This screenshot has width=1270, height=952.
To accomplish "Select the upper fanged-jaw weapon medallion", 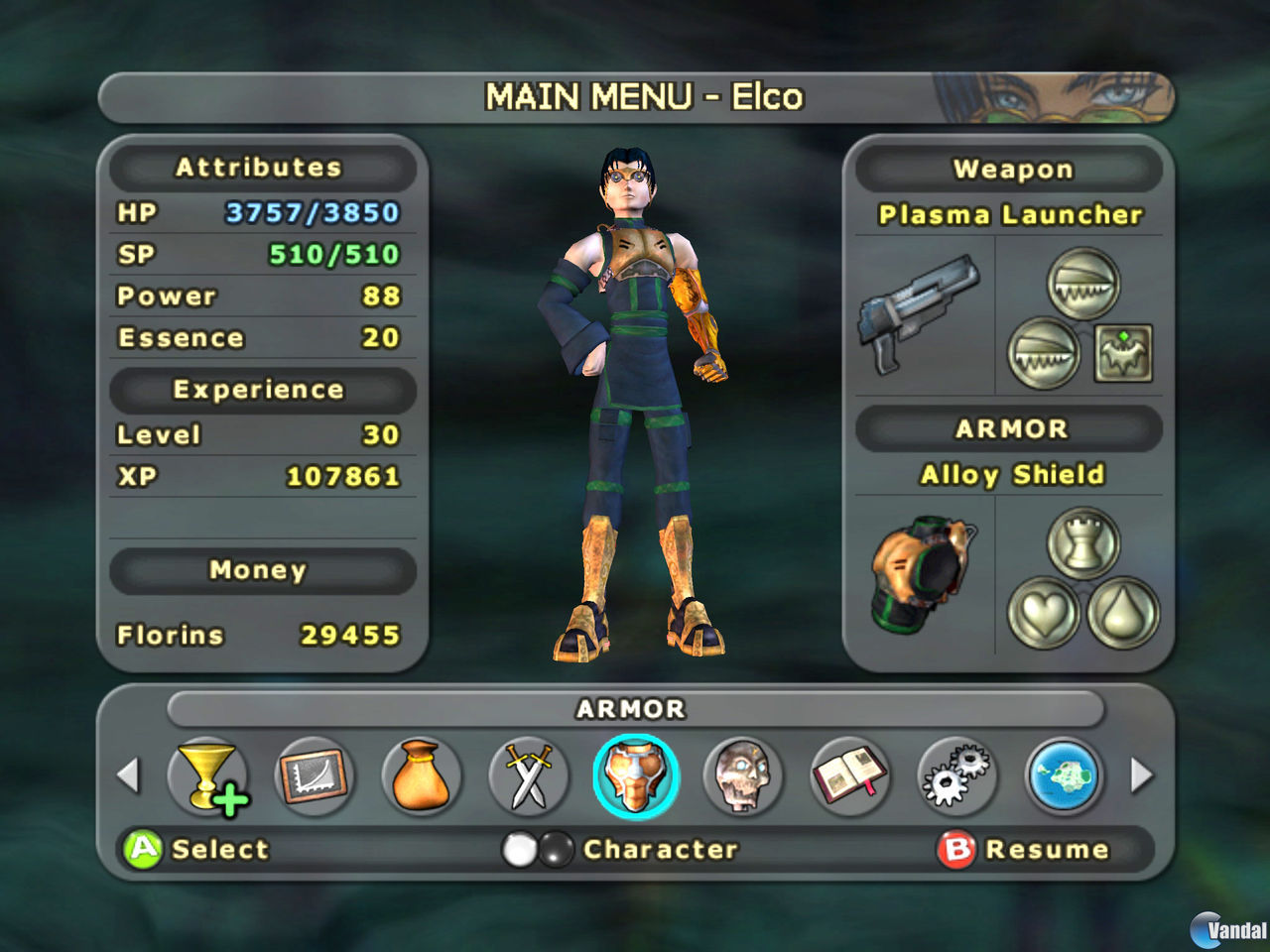I will click(1083, 285).
